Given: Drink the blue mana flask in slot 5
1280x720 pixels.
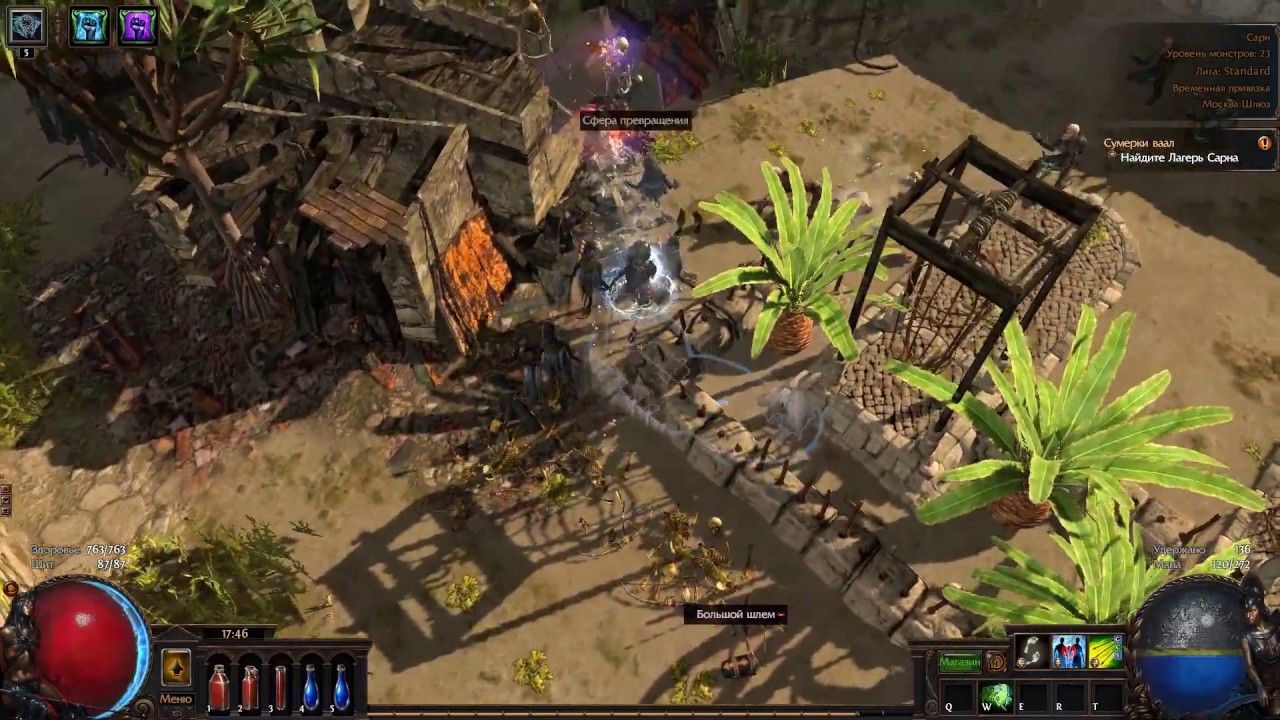Looking at the screenshot, I should [342, 687].
